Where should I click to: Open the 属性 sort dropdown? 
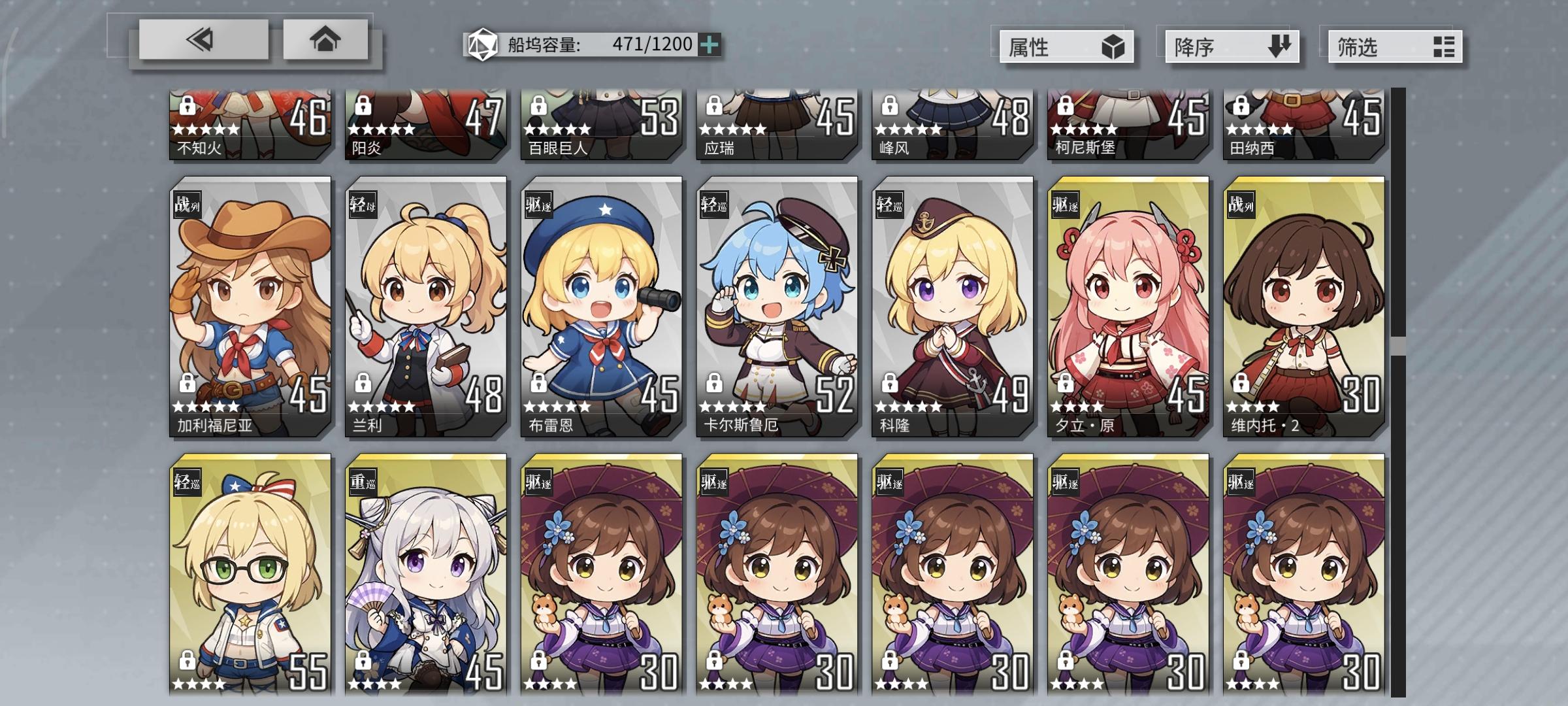point(1065,46)
